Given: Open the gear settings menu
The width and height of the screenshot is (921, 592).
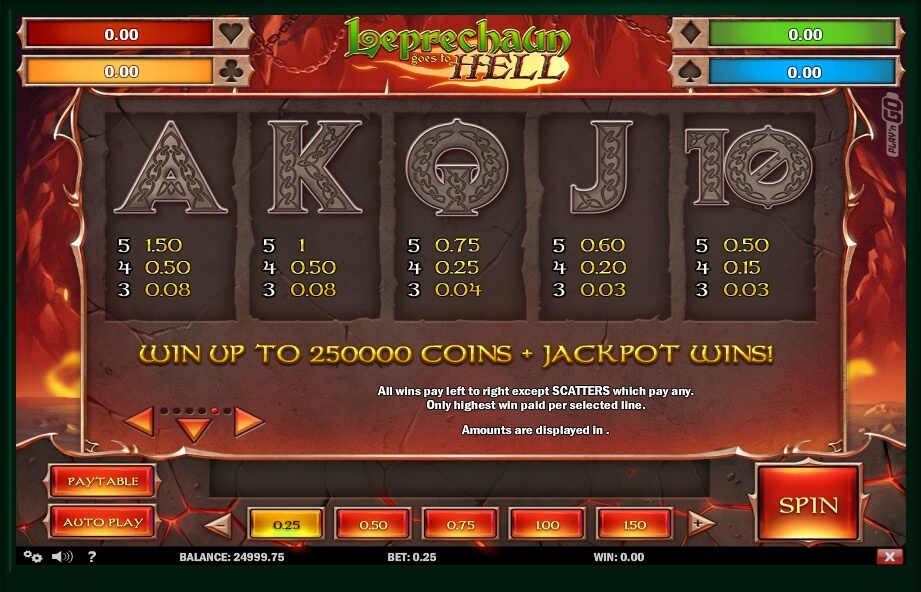Looking at the screenshot, I should pyautogui.click(x=32, y=557).
